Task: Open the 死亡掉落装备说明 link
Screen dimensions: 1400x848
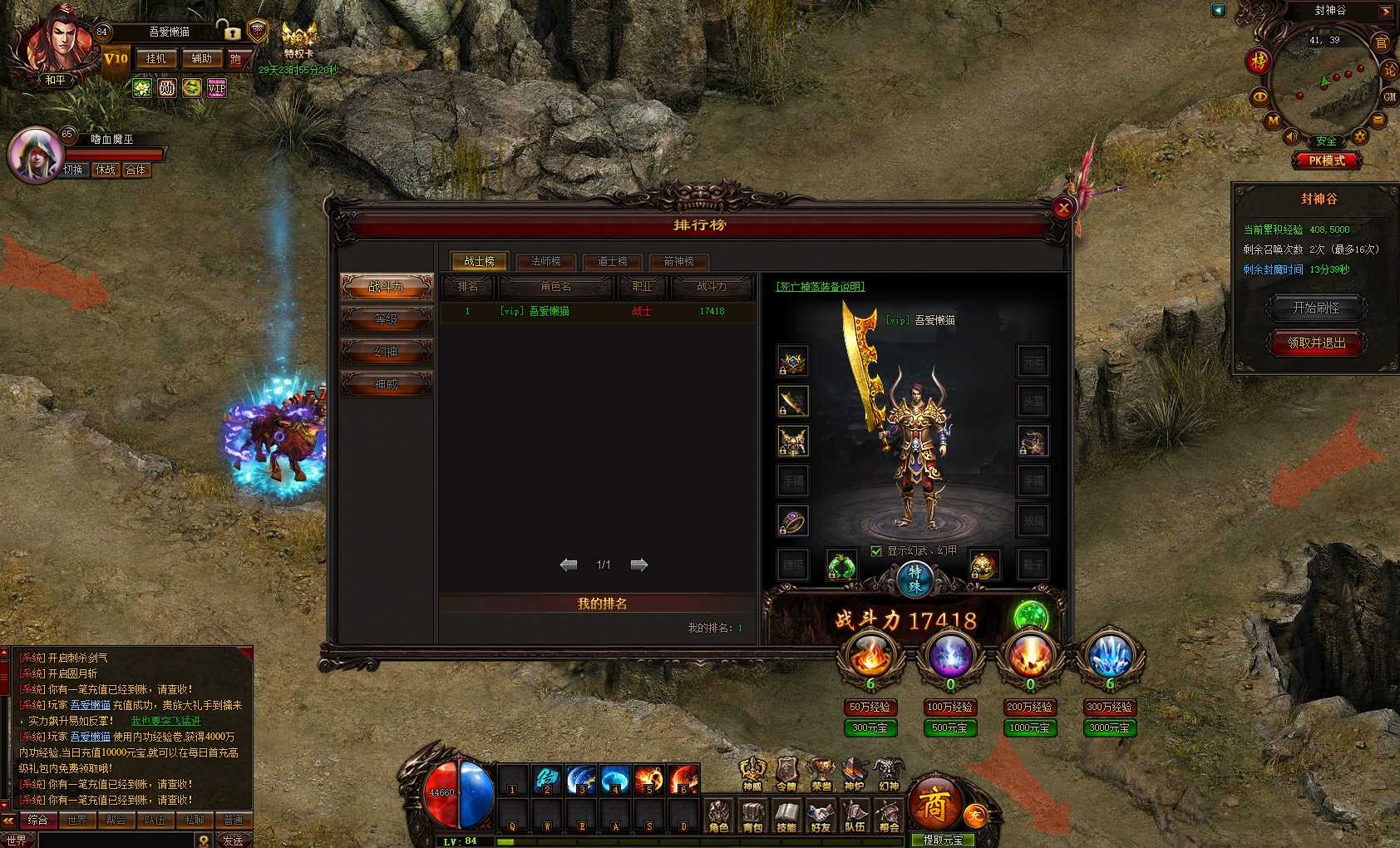Action: [820, 287]
